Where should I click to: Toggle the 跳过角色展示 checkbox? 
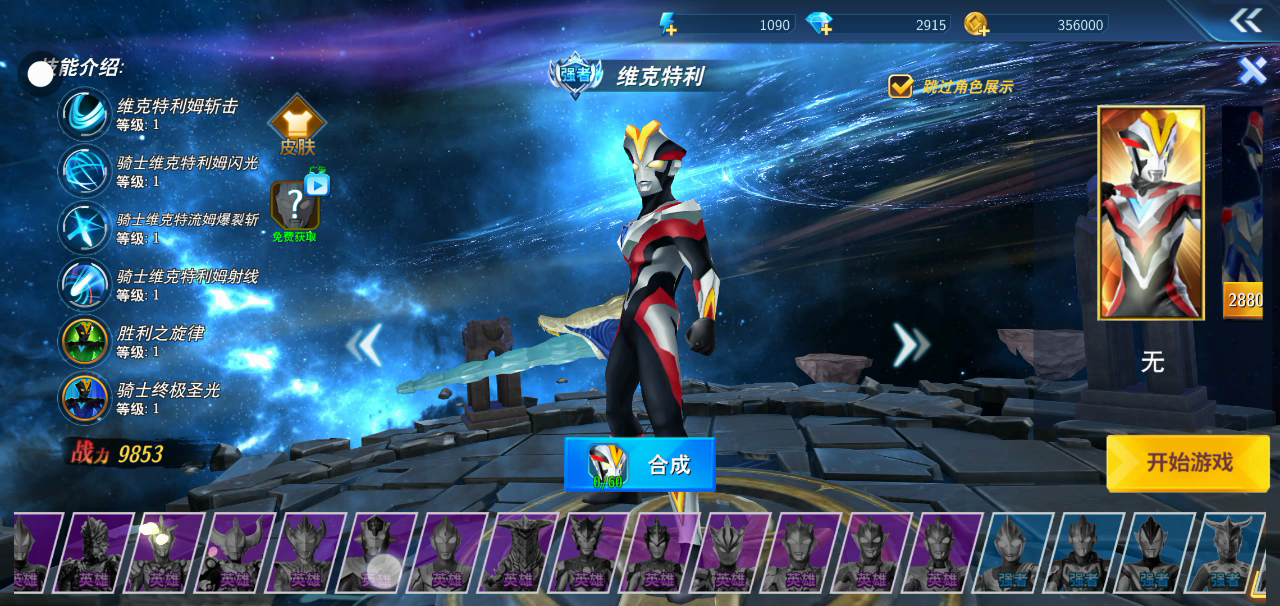(x=901, y=86)
